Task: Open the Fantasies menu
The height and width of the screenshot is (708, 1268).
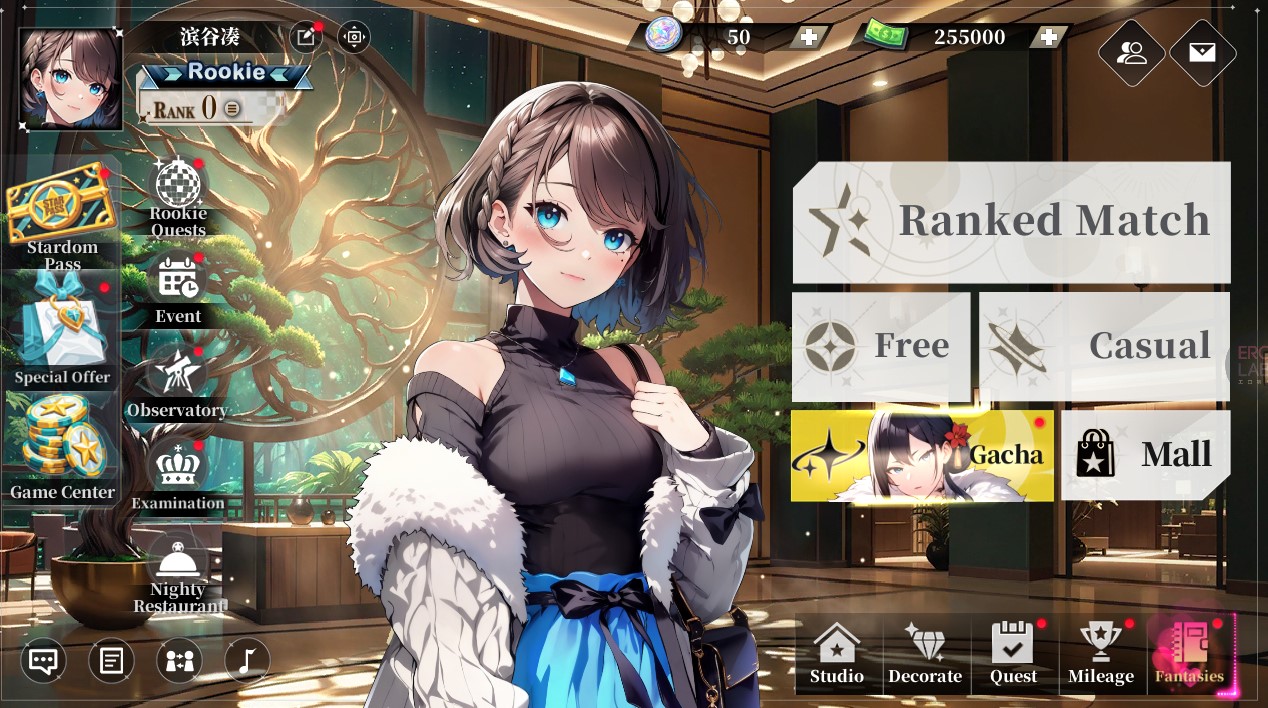Action: click(x=1190, y=654)
